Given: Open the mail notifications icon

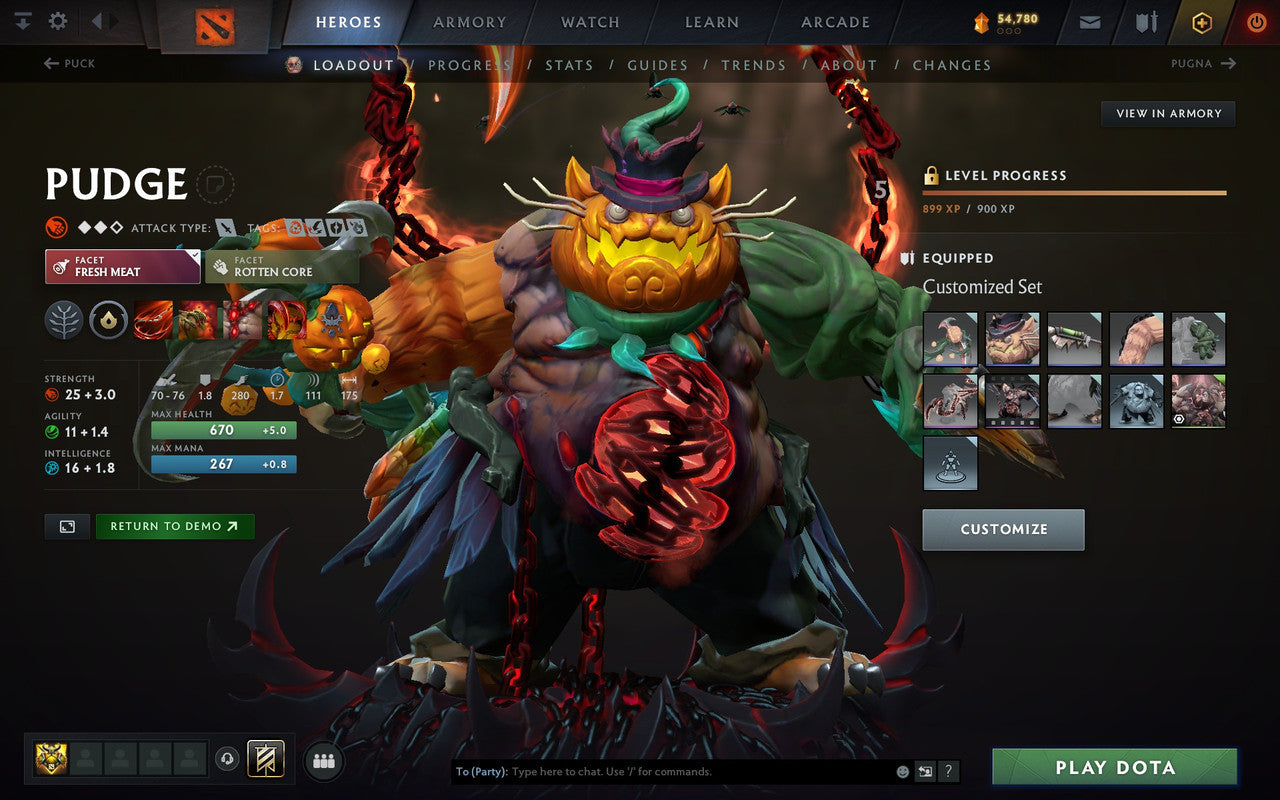Looking at the screenshot, I should (1089, 21).
